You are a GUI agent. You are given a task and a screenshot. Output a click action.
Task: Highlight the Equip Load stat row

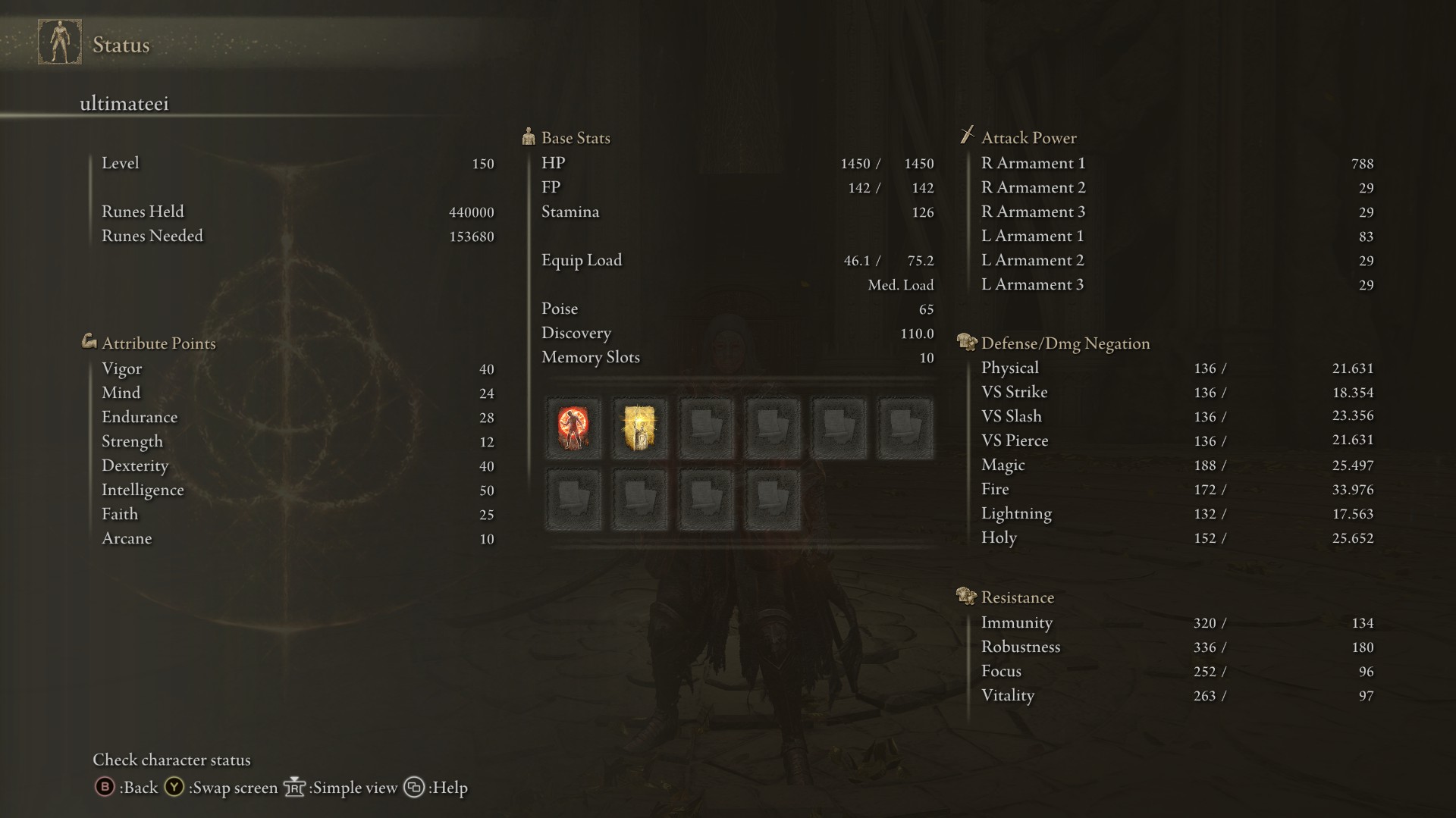point(736,261)
